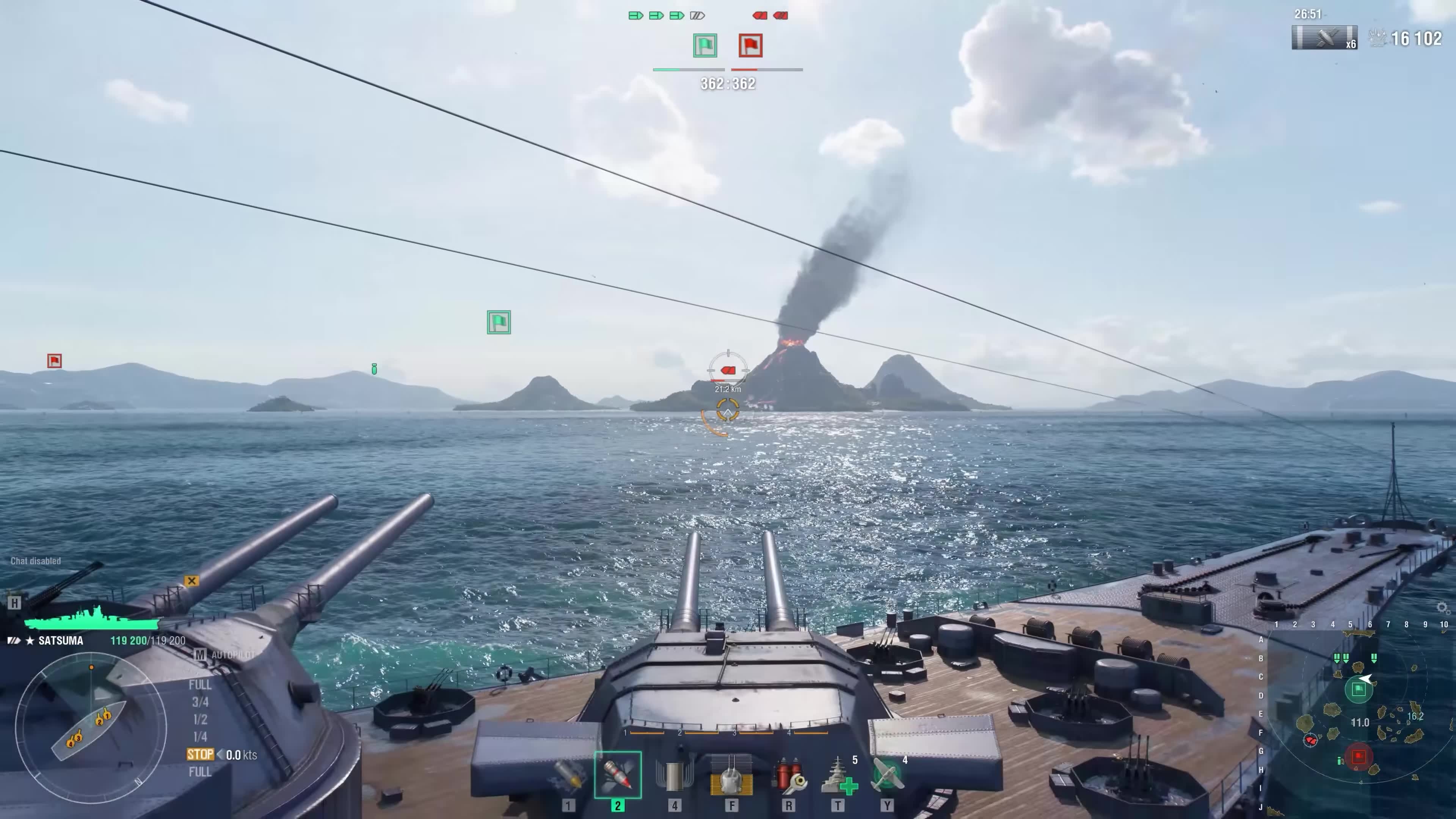Click the yellow X marker above ship silhouette

point(191,581)
